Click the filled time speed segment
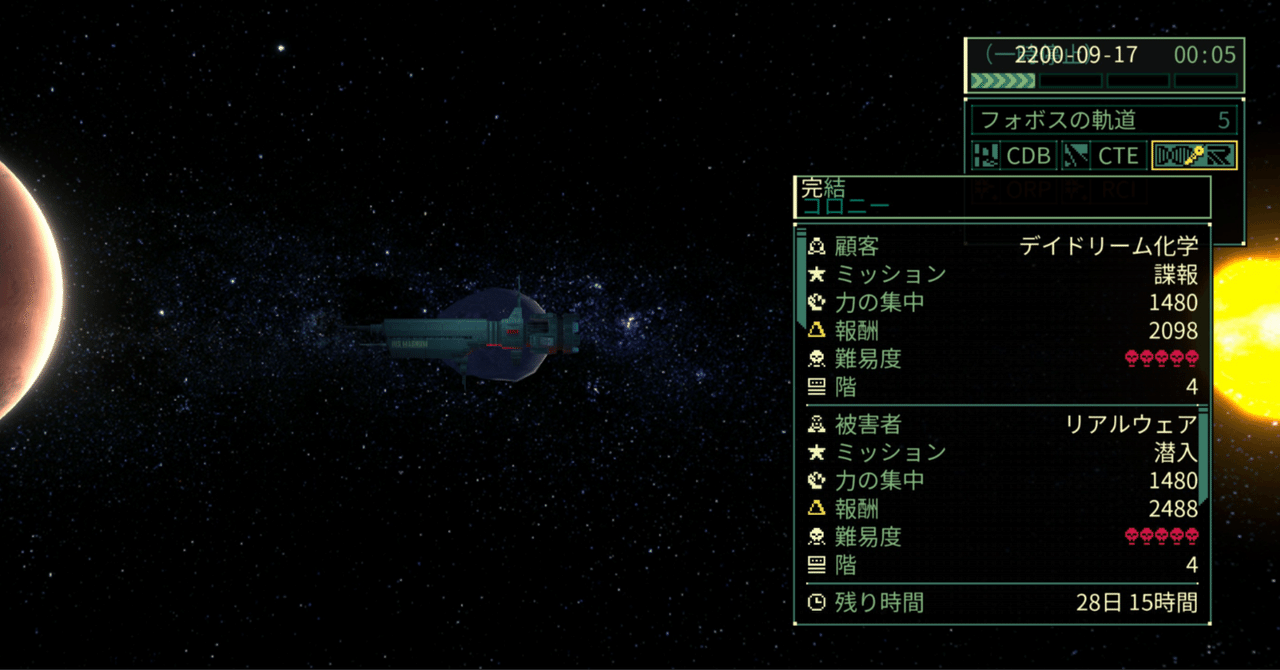Image resolution: width=1280 pixels, height=670 pixels. 1003,80
